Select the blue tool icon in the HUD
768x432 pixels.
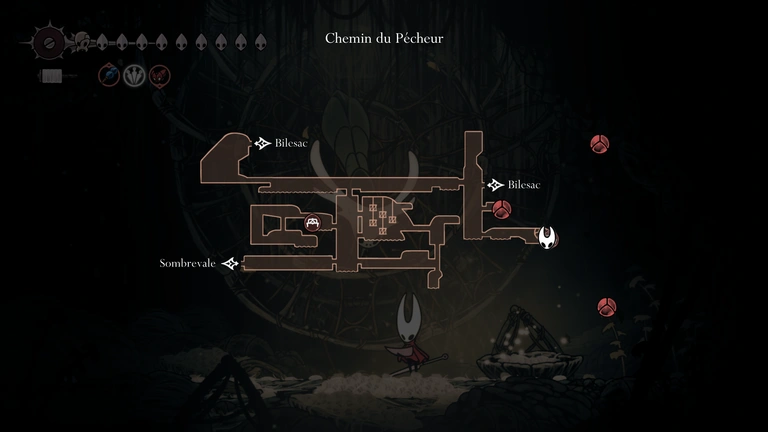click(108, 75)
